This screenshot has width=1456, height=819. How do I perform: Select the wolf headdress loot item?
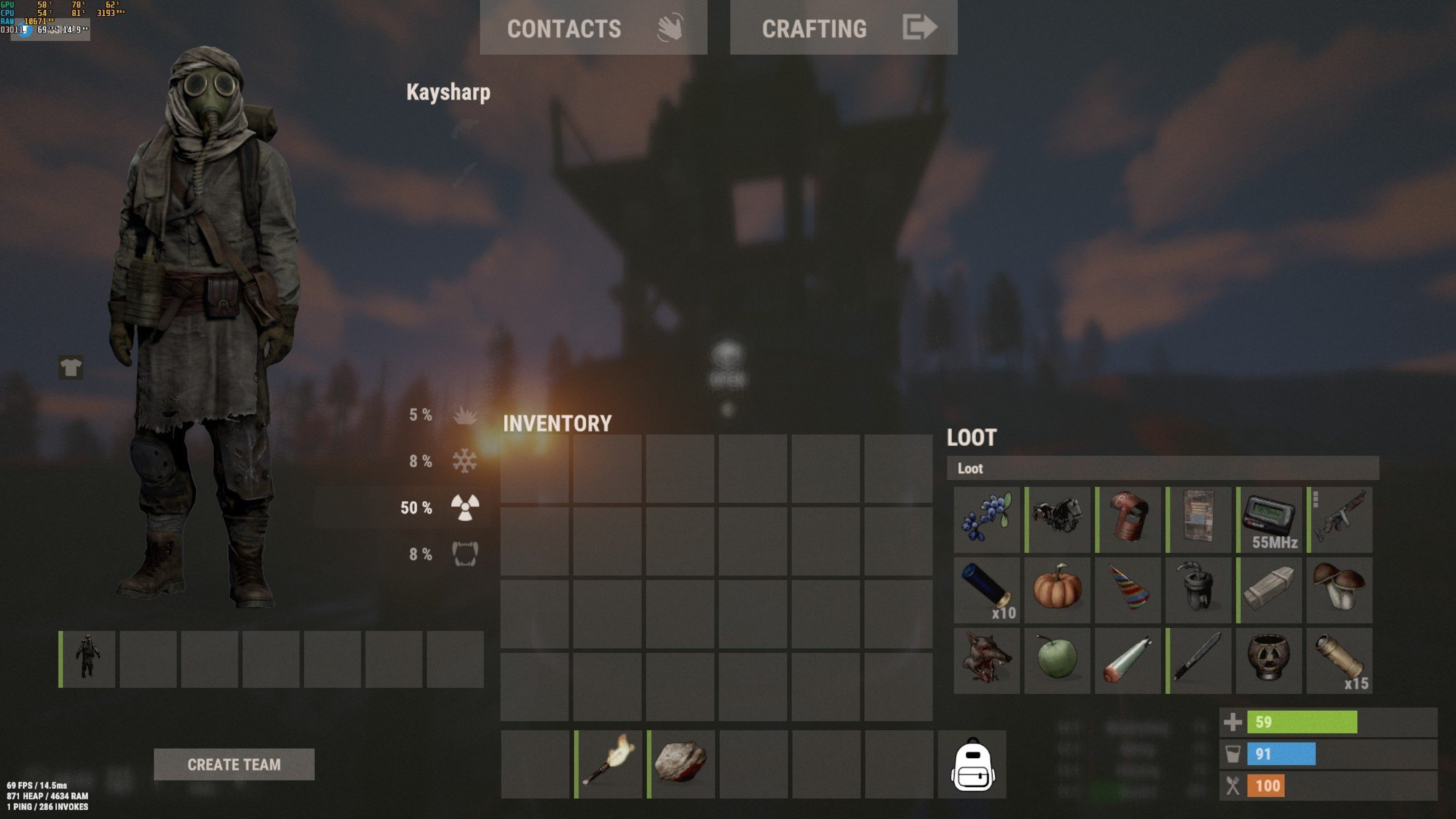tap(986, 661)
